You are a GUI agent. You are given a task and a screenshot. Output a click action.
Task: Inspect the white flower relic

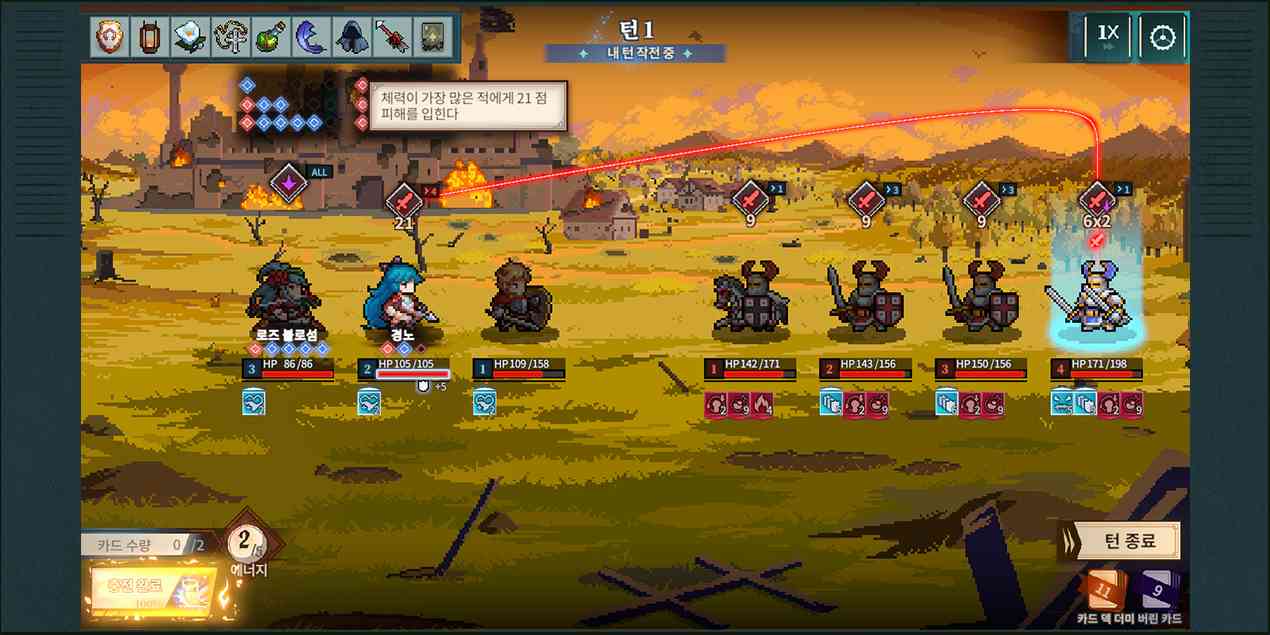pyautogui.click(x=188, y=38)
